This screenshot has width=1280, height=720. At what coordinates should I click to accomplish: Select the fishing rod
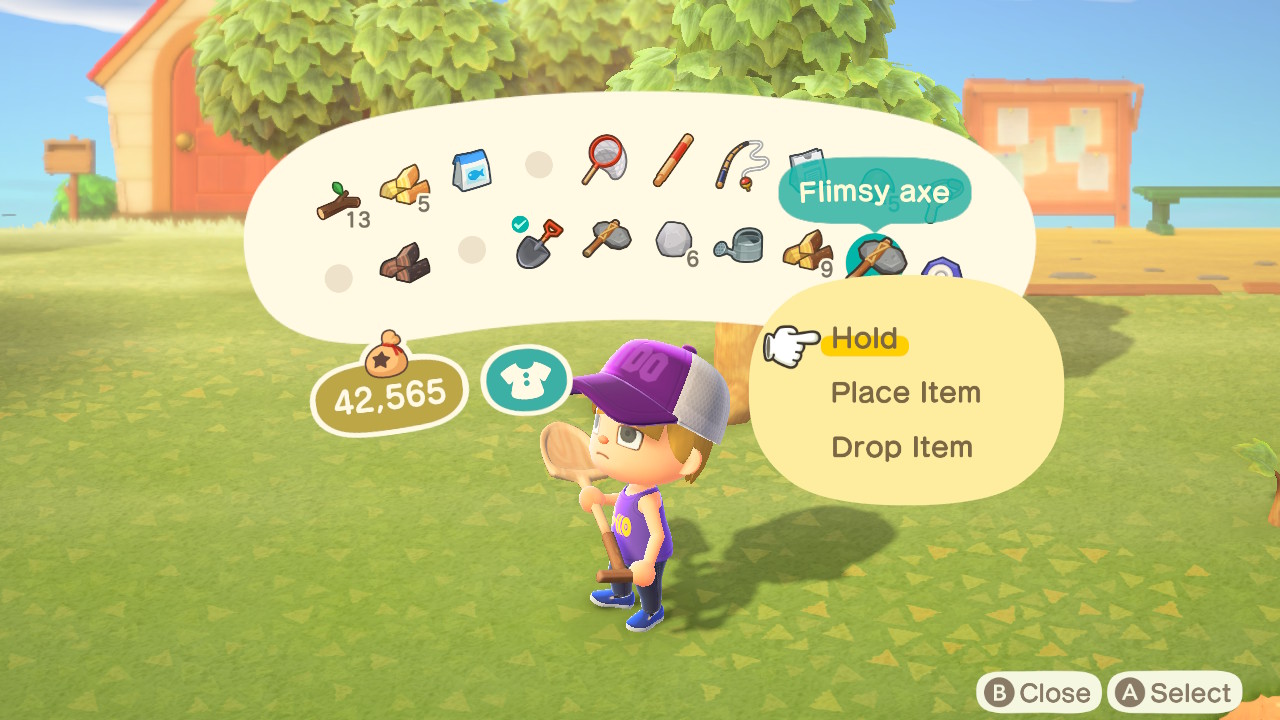click(x=738, y=163)
